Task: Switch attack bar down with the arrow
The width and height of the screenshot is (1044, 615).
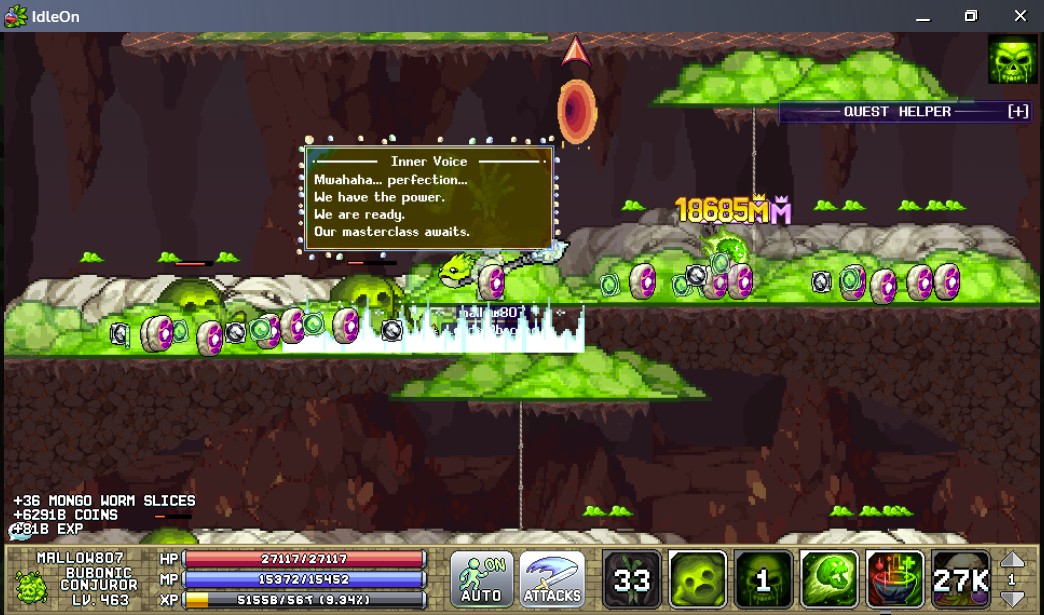Action: click(1012, 598)
